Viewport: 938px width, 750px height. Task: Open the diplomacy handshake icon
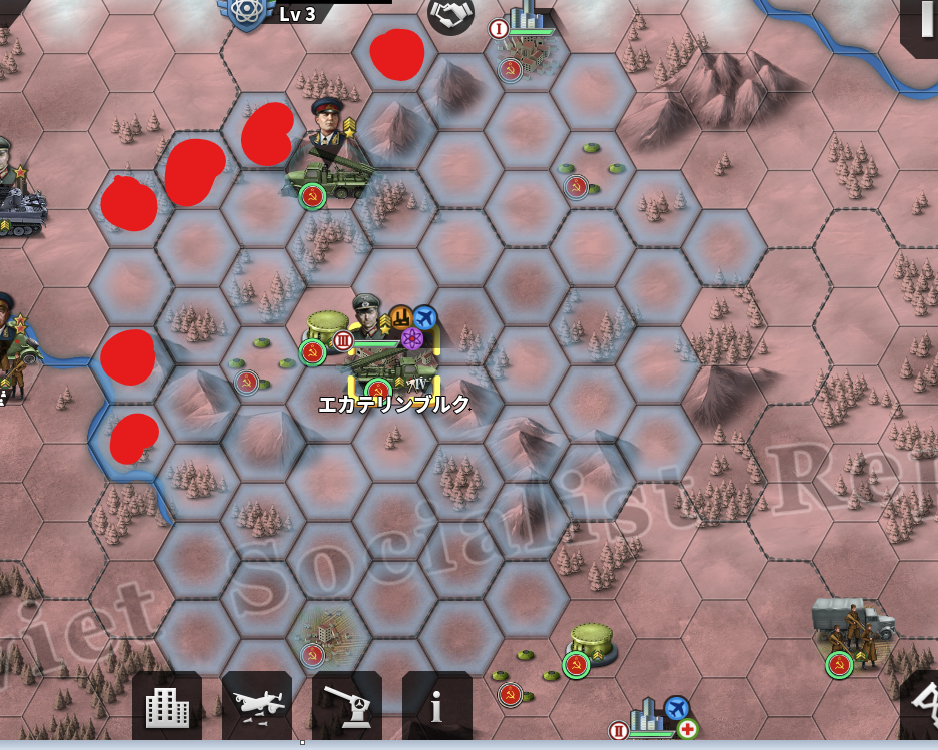pos(451,14)
